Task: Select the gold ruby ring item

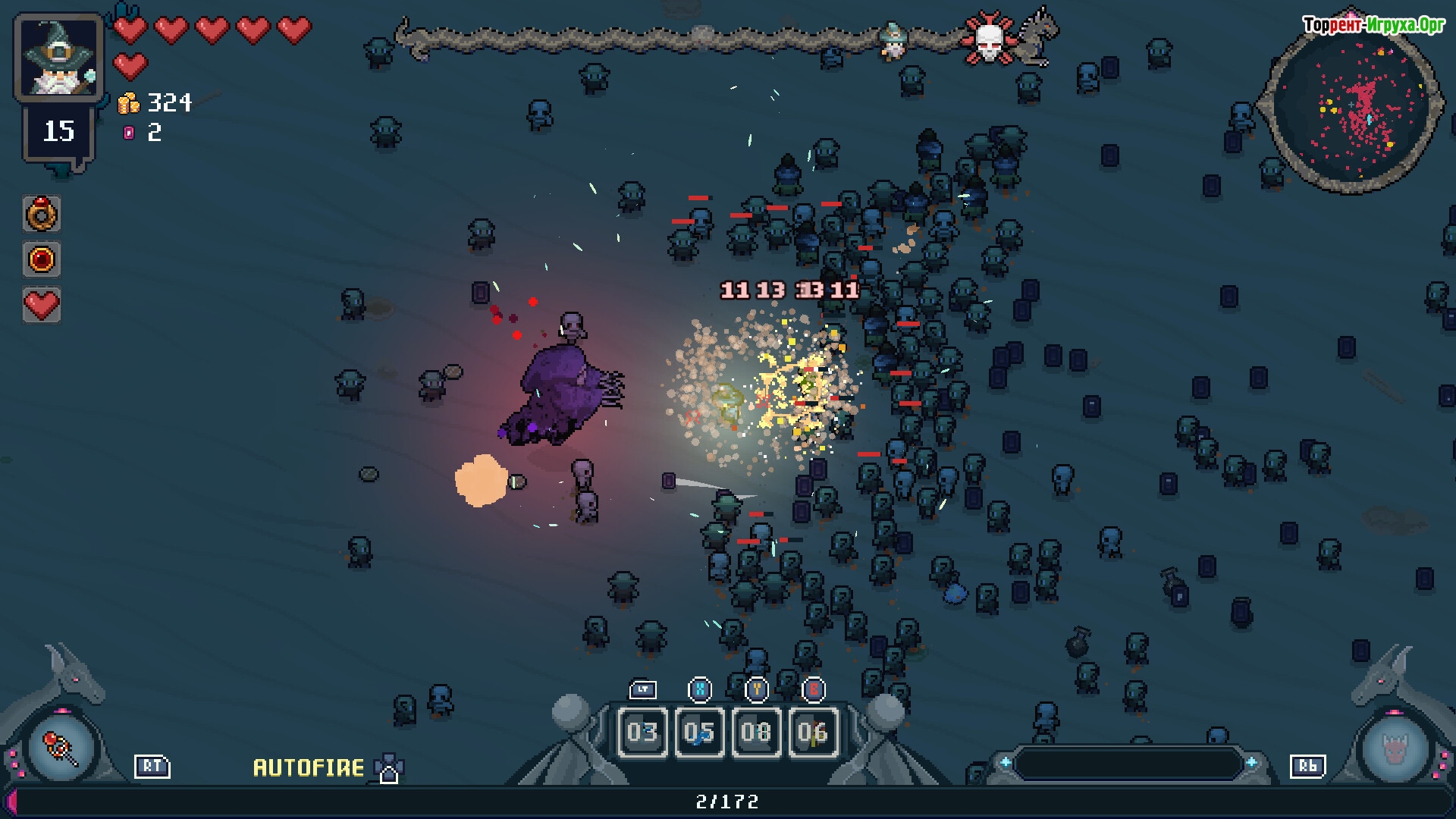Action: point(42,215)
